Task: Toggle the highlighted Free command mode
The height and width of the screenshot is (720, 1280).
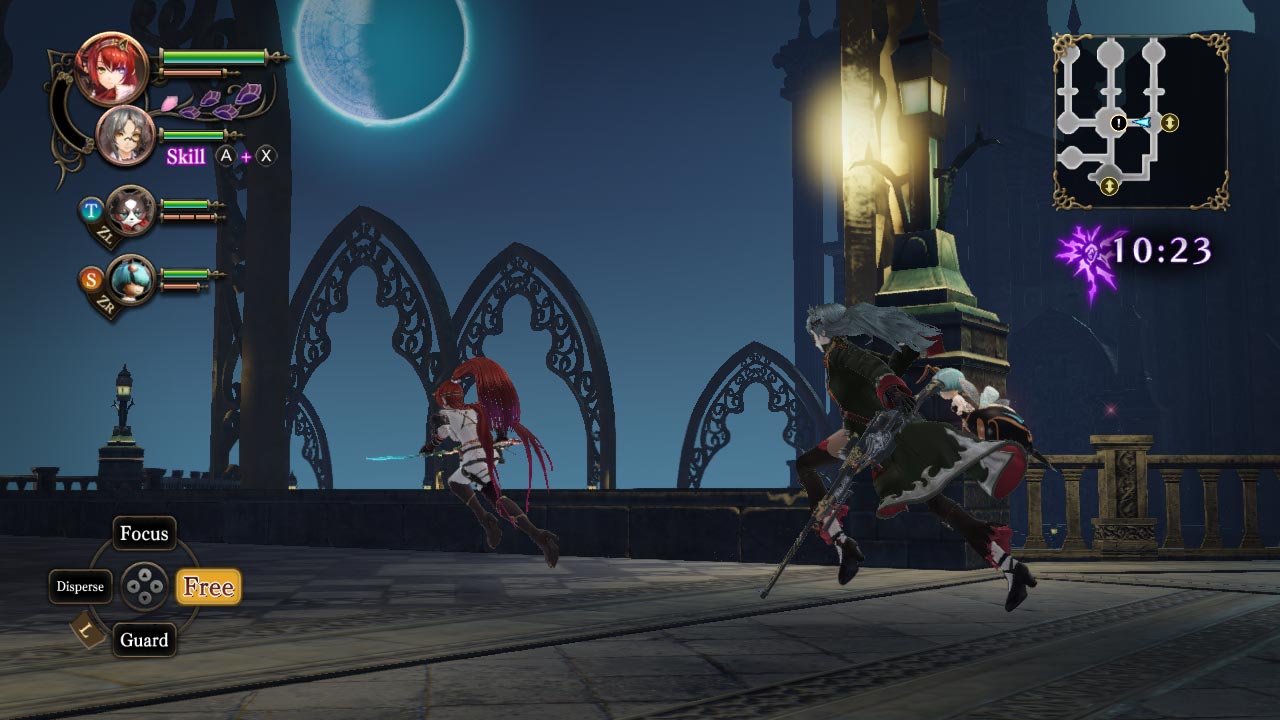Action: point(208,587)
